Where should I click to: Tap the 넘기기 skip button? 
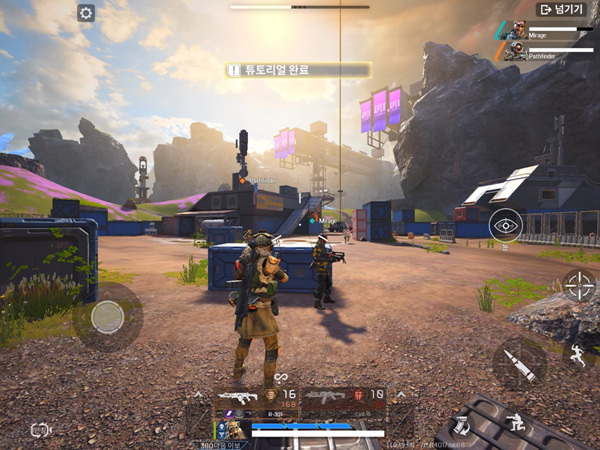click(x=561, y=9)
